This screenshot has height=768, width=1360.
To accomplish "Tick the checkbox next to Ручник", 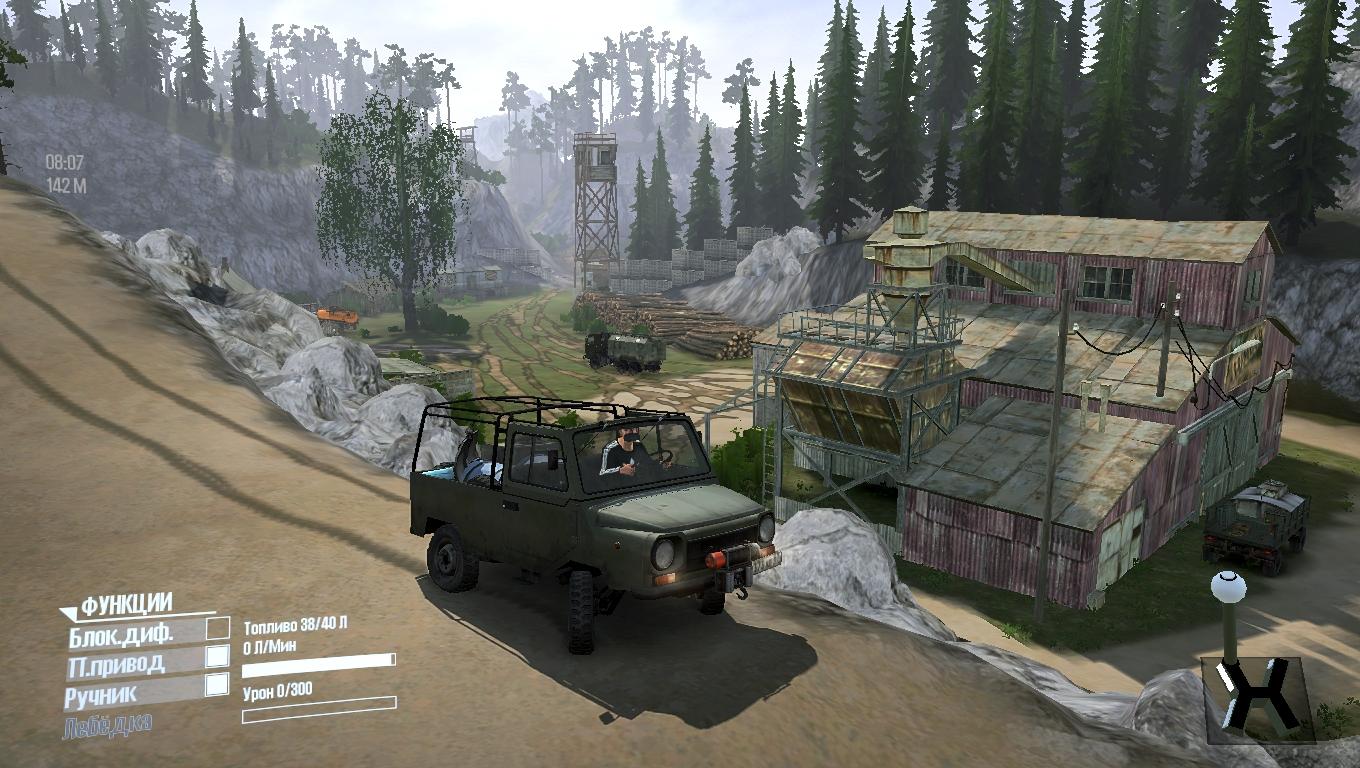I will [x=216, y=685].
